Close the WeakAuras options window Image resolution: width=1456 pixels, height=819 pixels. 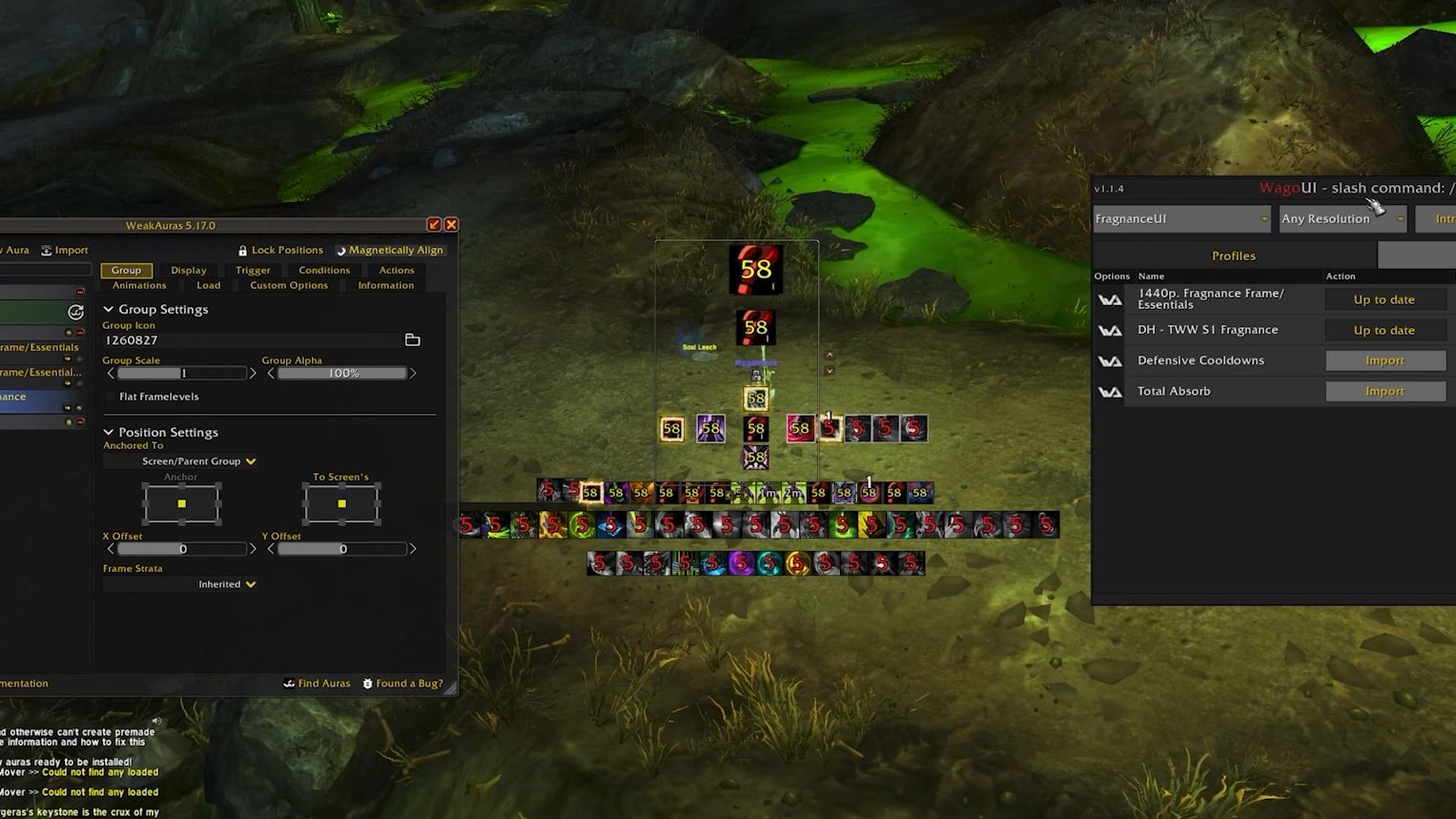point(451,225)
